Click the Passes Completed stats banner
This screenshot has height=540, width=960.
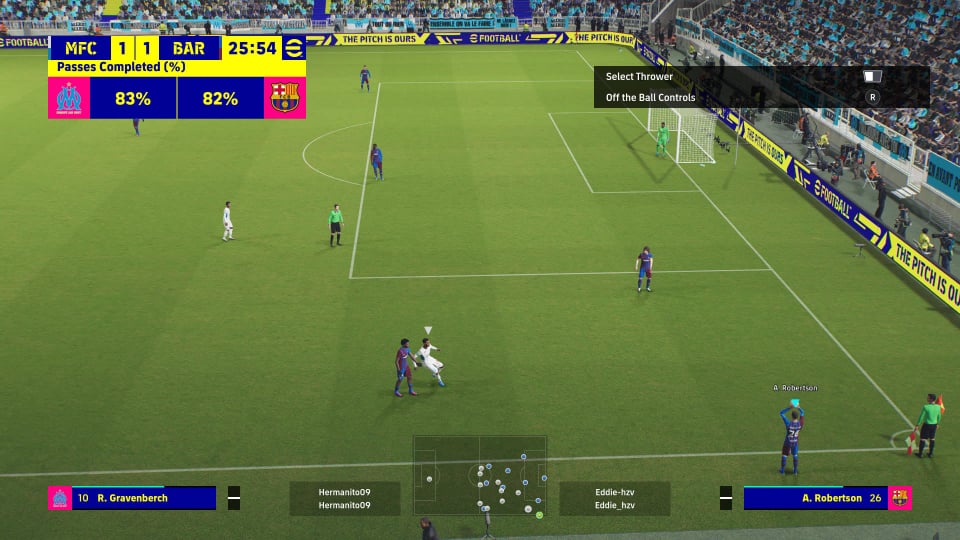[x=177, y=91]
